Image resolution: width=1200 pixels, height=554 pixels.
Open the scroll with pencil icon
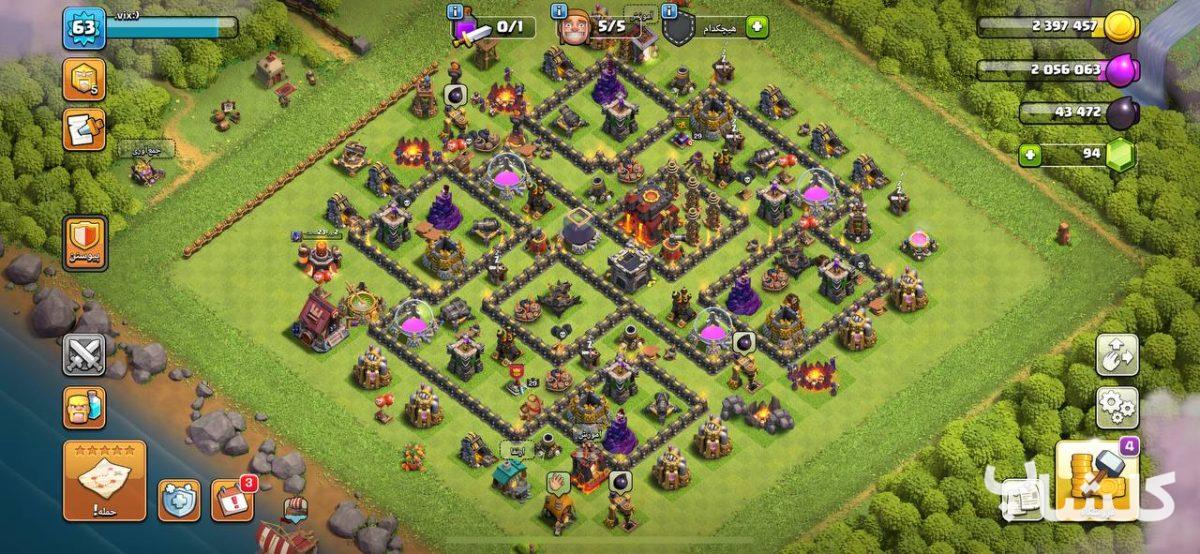click(x=84, y=129)
